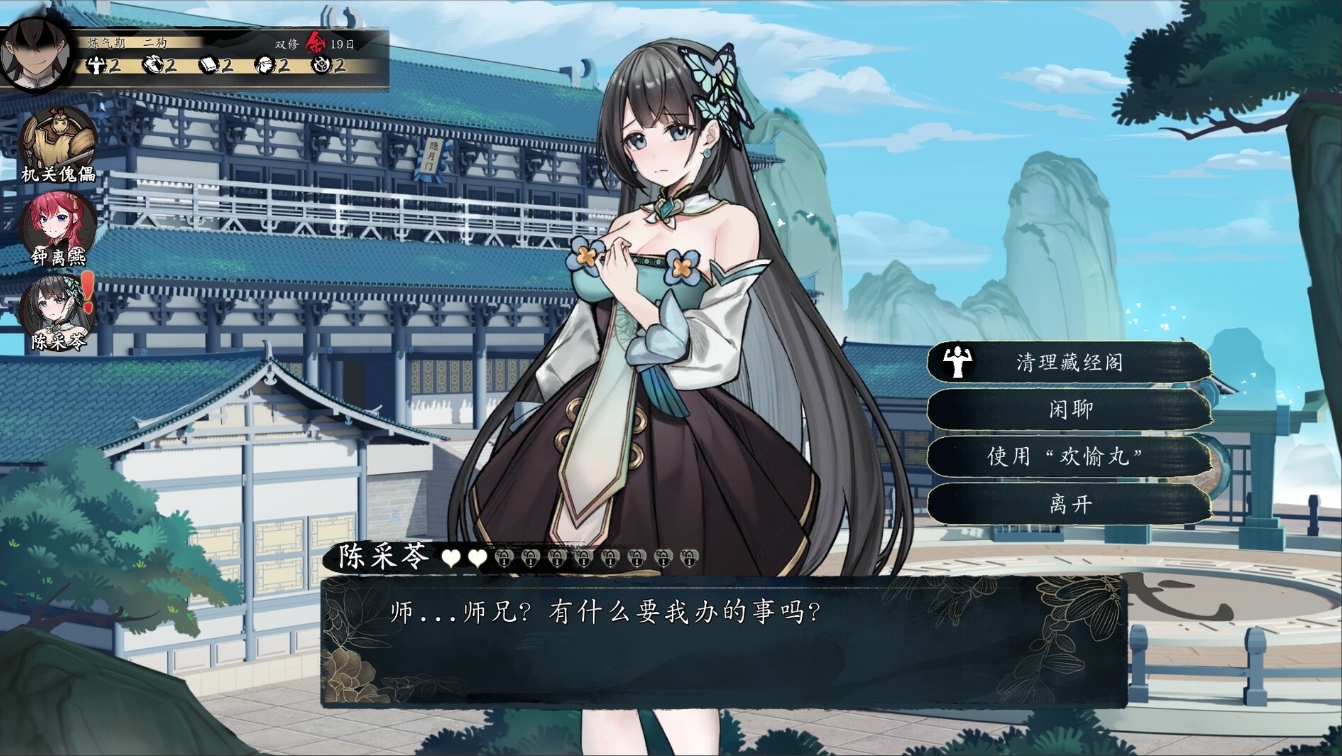The image size is (1342, 756).
Task: Choose the 清理藏经阁 dialogue option
Action: point(1068,362)
